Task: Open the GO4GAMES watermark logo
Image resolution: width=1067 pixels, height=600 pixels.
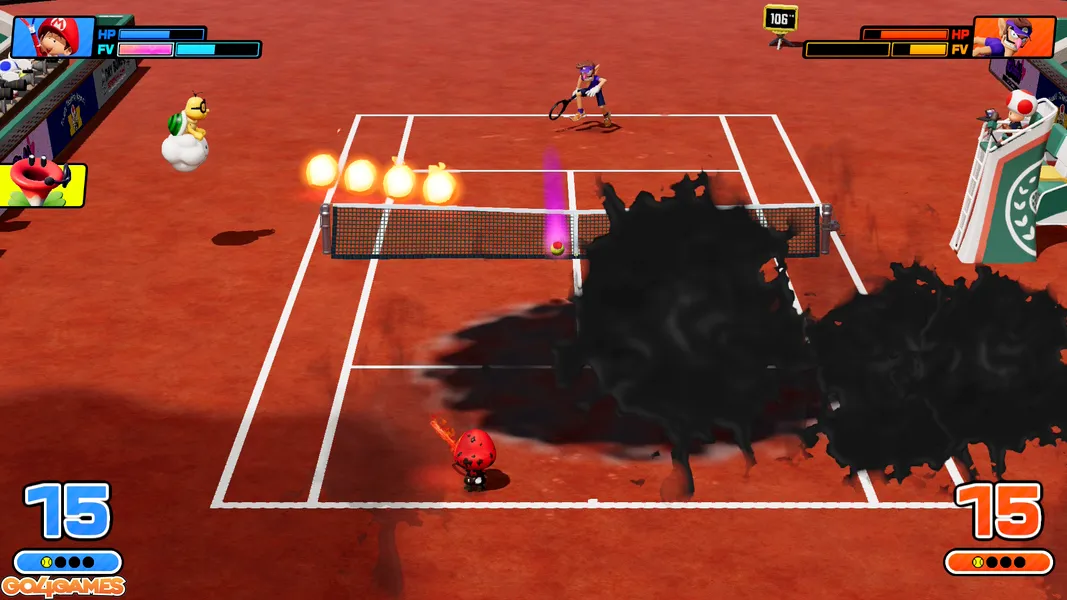Action: pos(63,587)
